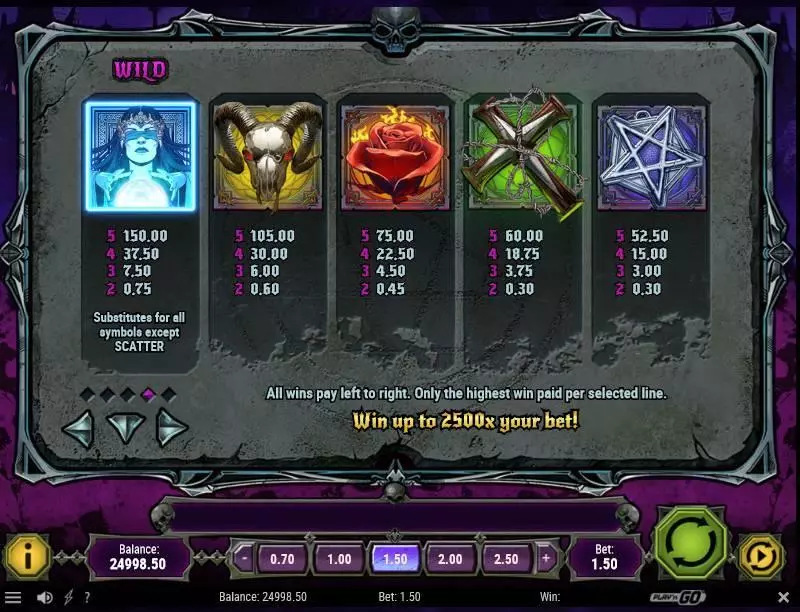The height and width of the screenshot is (612, 800).
Task: Close paytable with the down arrow
Action: [125, 429]
